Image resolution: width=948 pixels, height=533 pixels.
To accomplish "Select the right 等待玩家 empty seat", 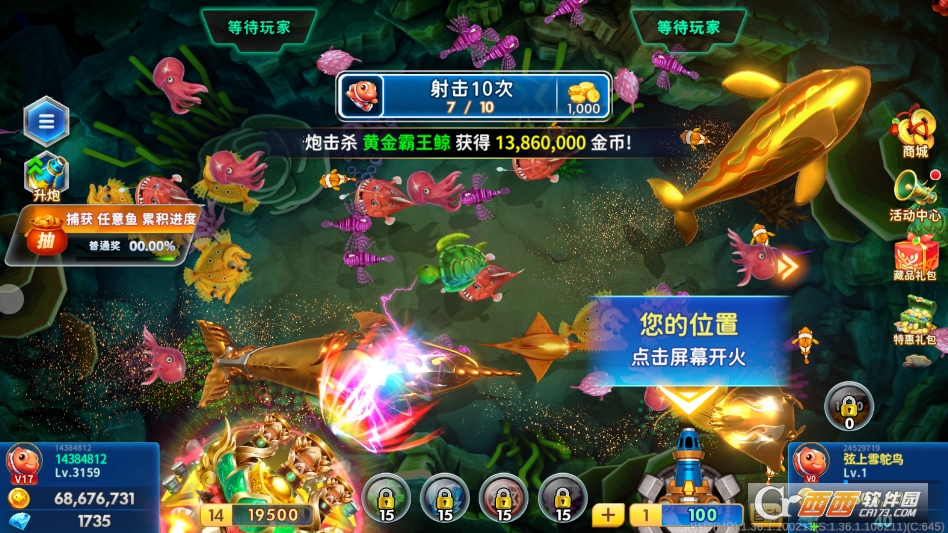I will 688,27.
